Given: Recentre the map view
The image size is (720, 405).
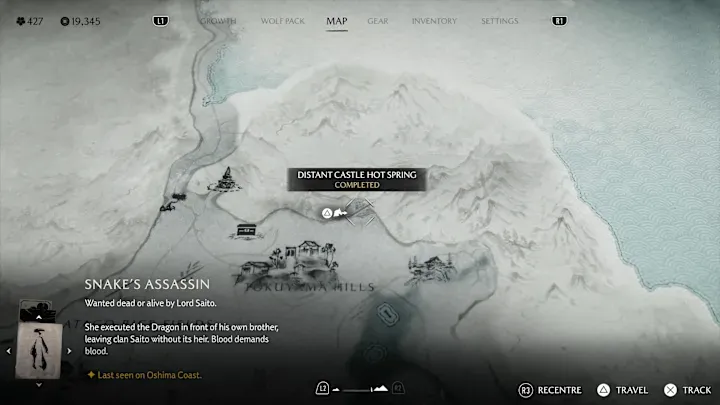Looking at the screenshot, I should pos(548,389).
